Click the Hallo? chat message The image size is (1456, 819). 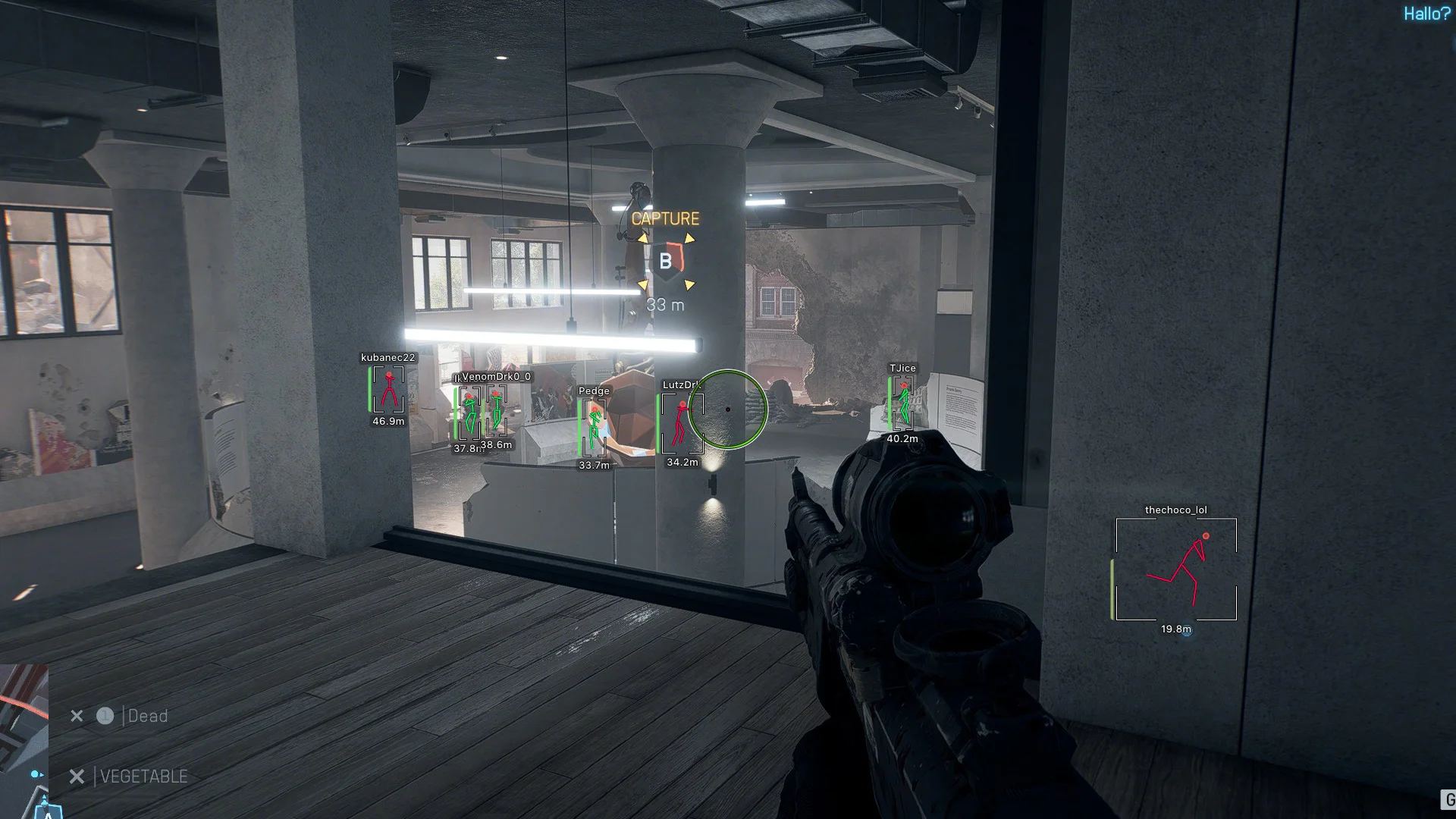coord(1426,14)
